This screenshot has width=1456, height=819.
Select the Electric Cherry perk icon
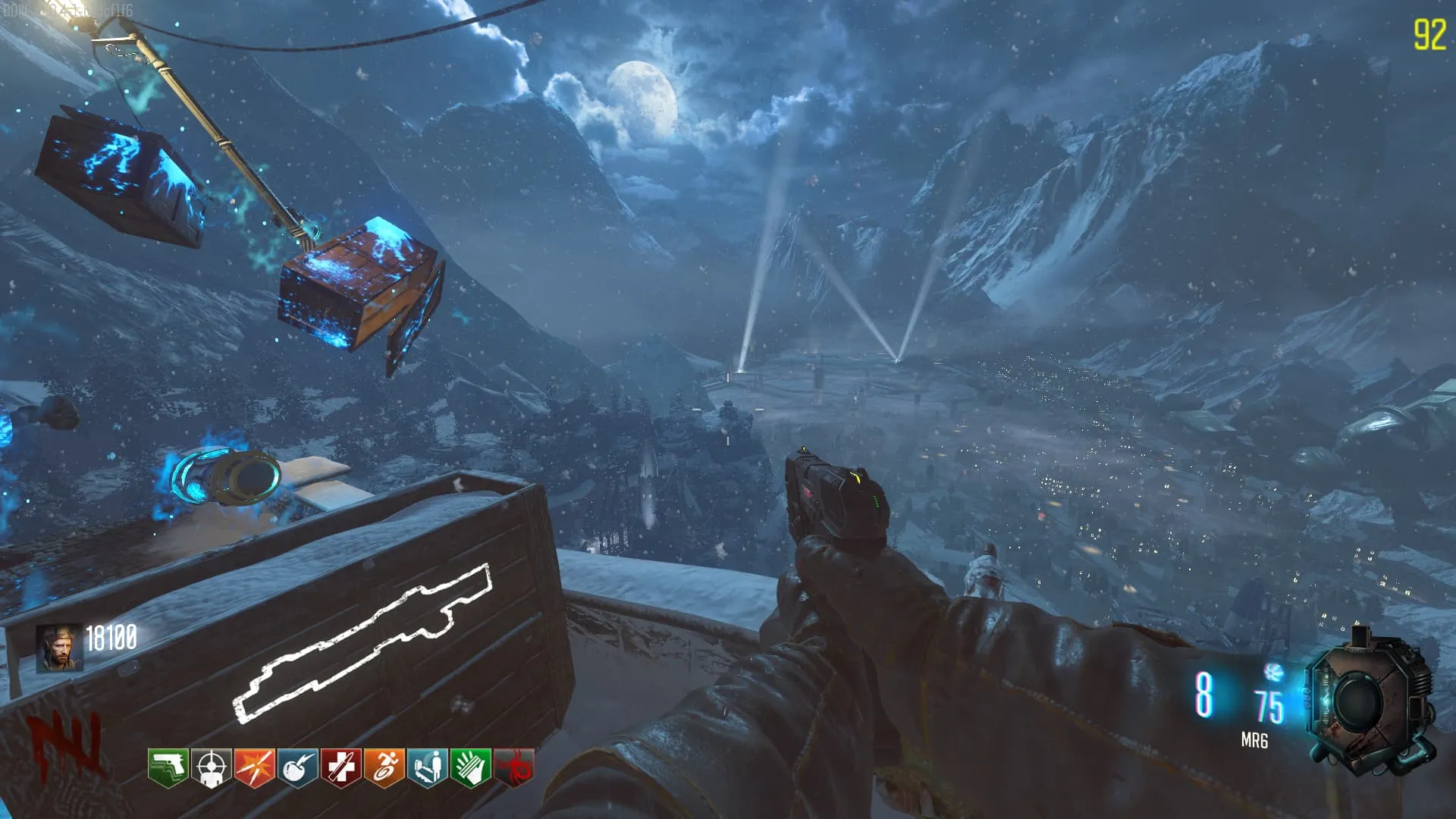pos(298,767)
